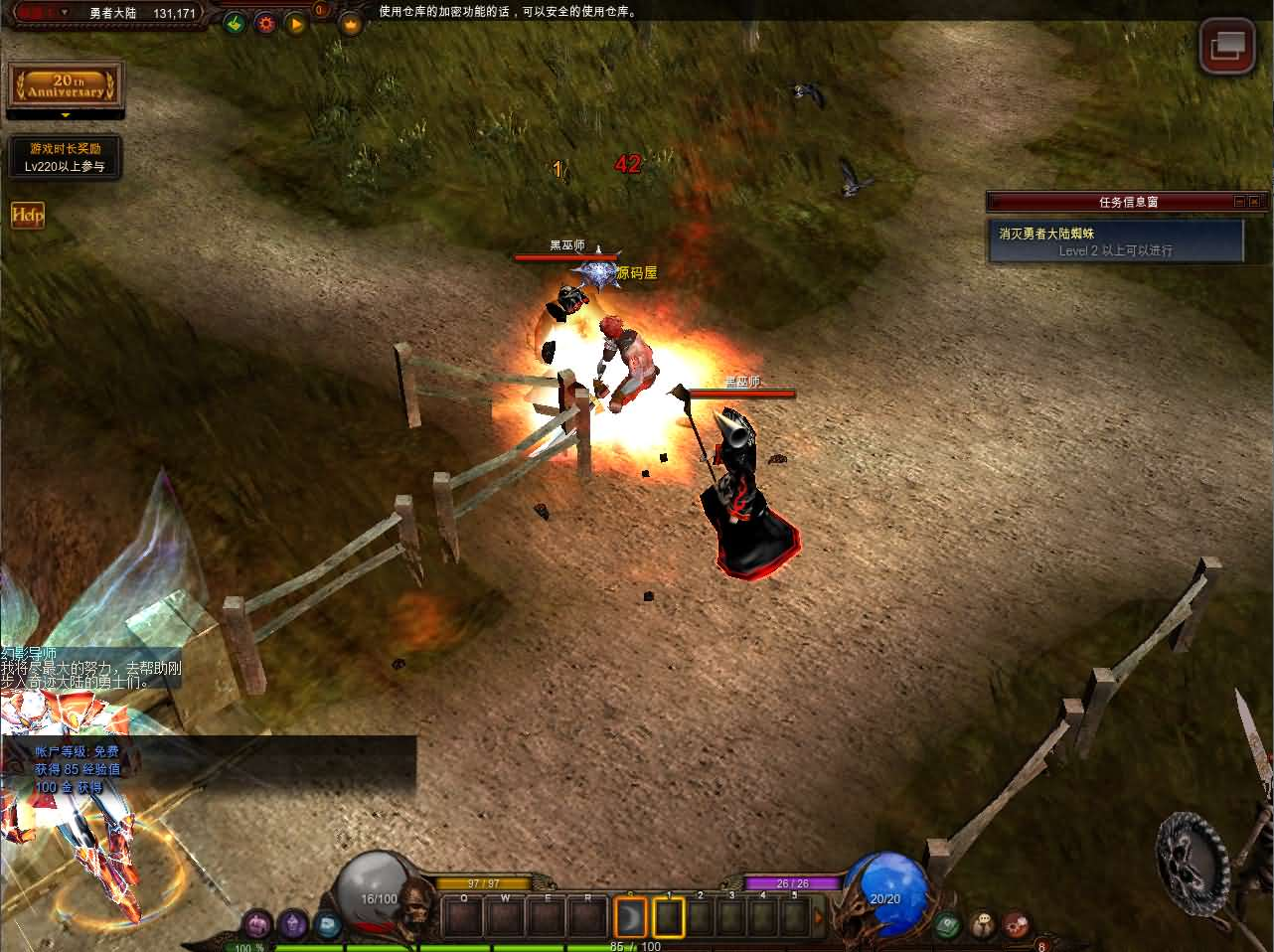Viewport: 1274px width, 952px height.
Task: Toggle the red window-mode button
Action: 1226,46
